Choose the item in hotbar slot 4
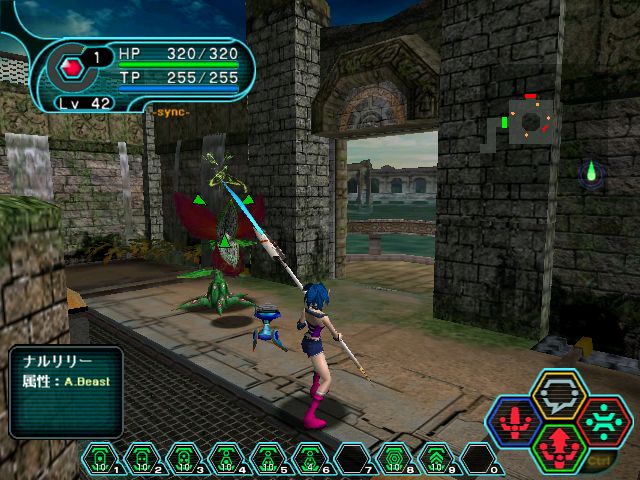This screenshot has height=480, width=640. (x=226, y=458)
